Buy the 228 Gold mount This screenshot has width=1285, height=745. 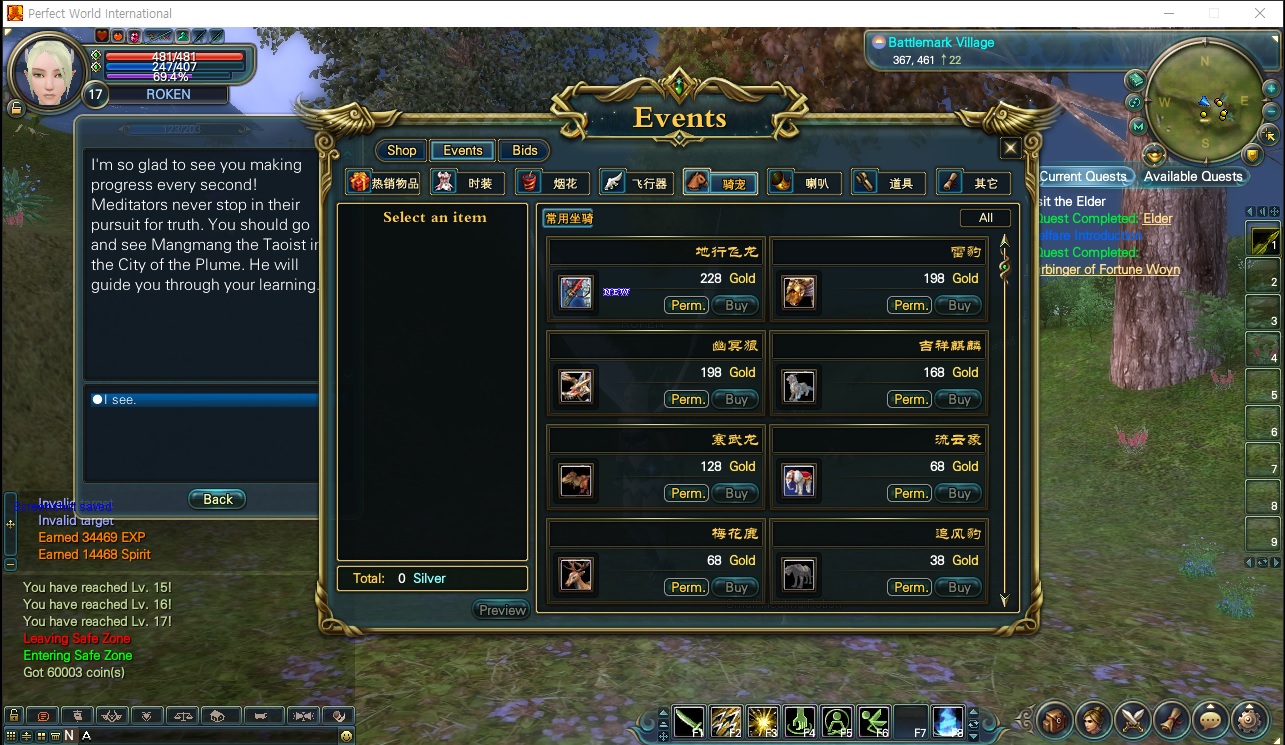(737, 305)
